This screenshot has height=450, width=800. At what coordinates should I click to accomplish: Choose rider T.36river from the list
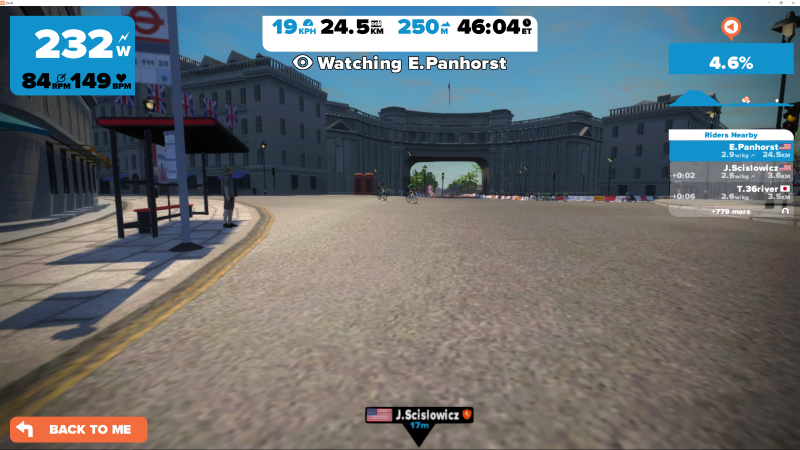(730, 192)
